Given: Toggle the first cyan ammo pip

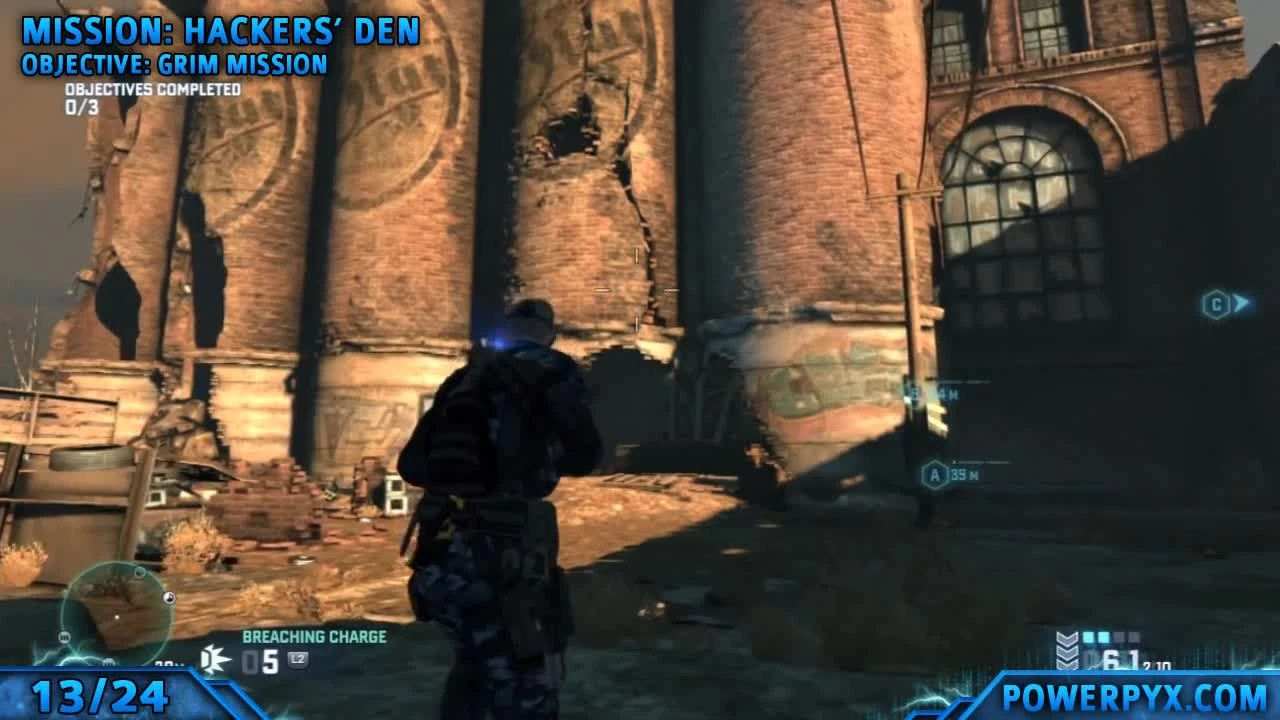Looking at the screenshot, I should [x=1090, y=637].
